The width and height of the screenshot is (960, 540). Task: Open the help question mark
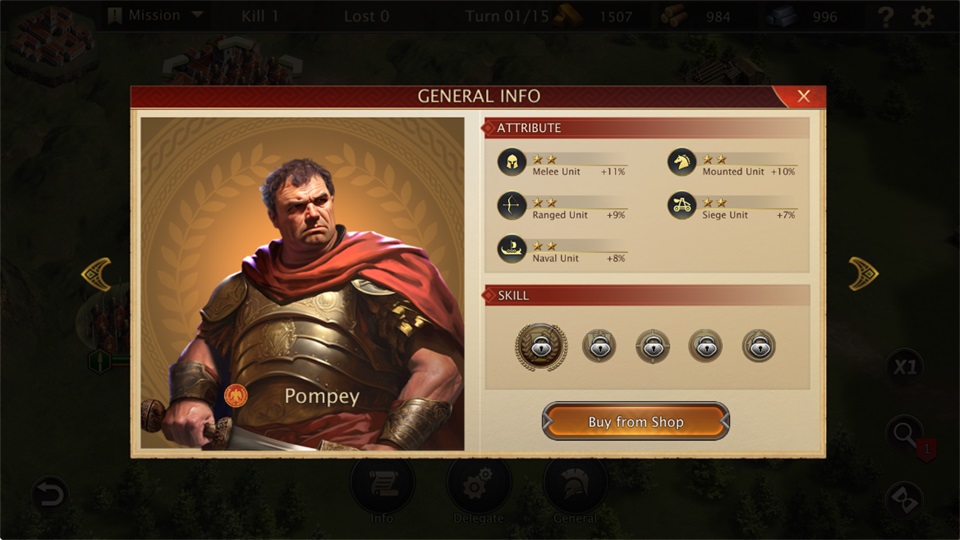pyautogui.click(x=885, y=17)
